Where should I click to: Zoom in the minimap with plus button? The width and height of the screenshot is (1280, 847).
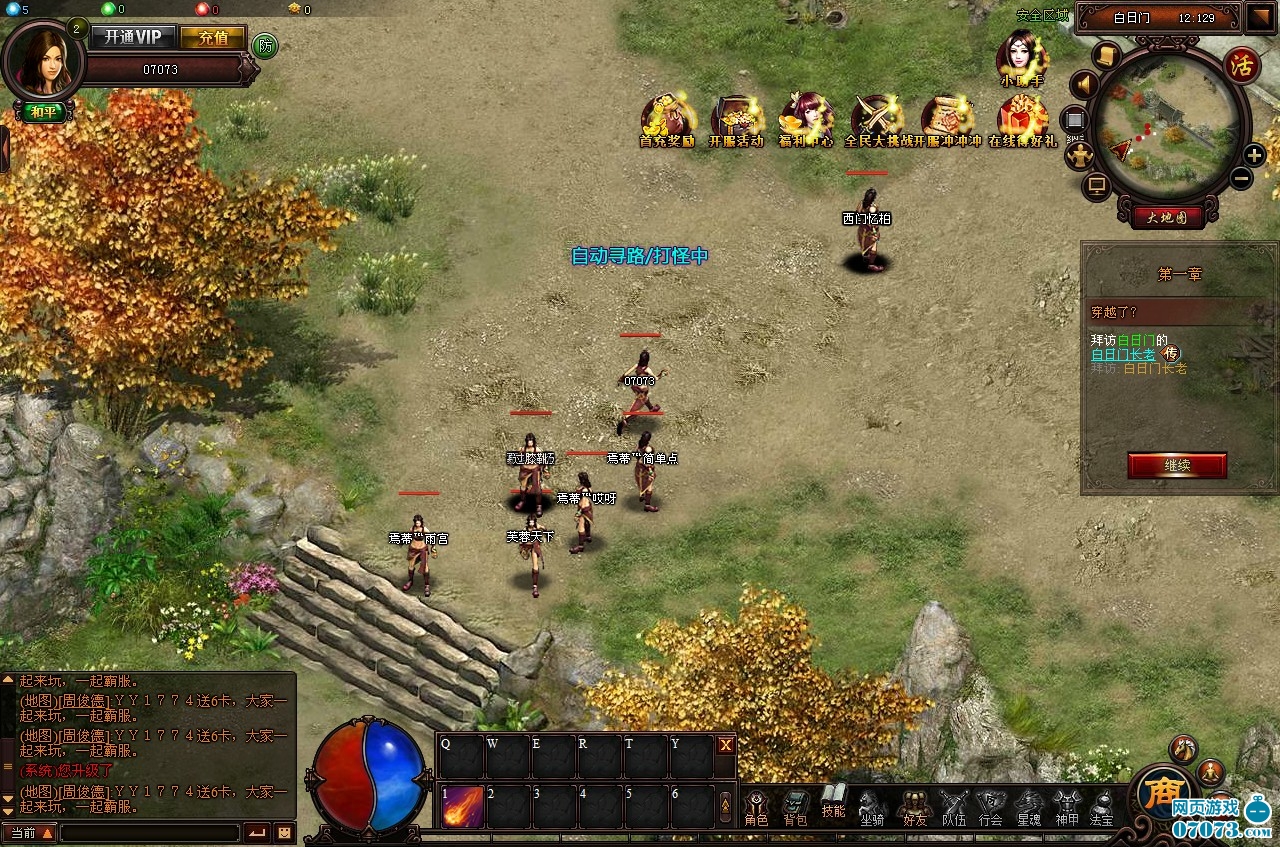point(1254,155)
